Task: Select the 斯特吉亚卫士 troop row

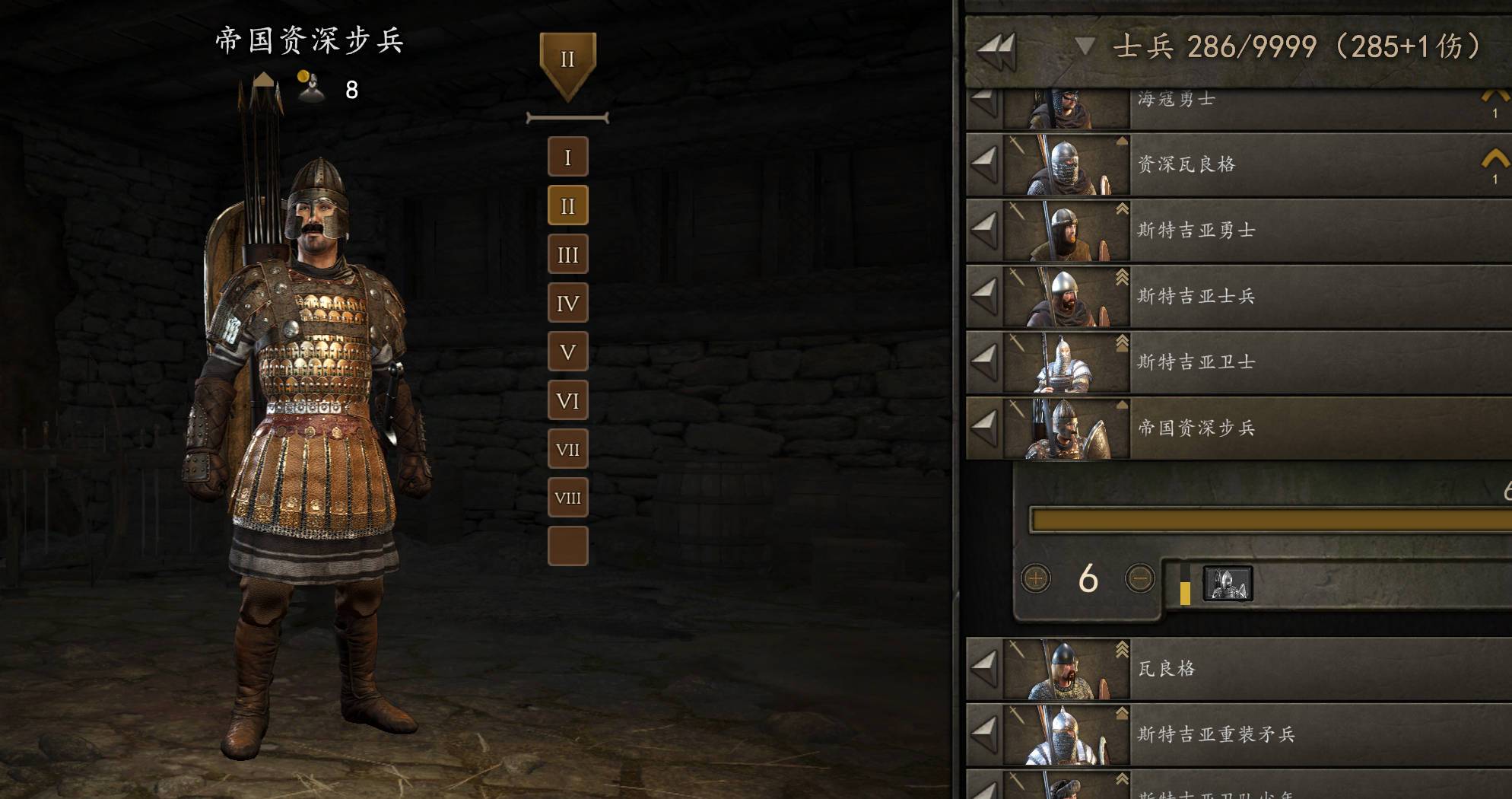Action: point(1293,362)
